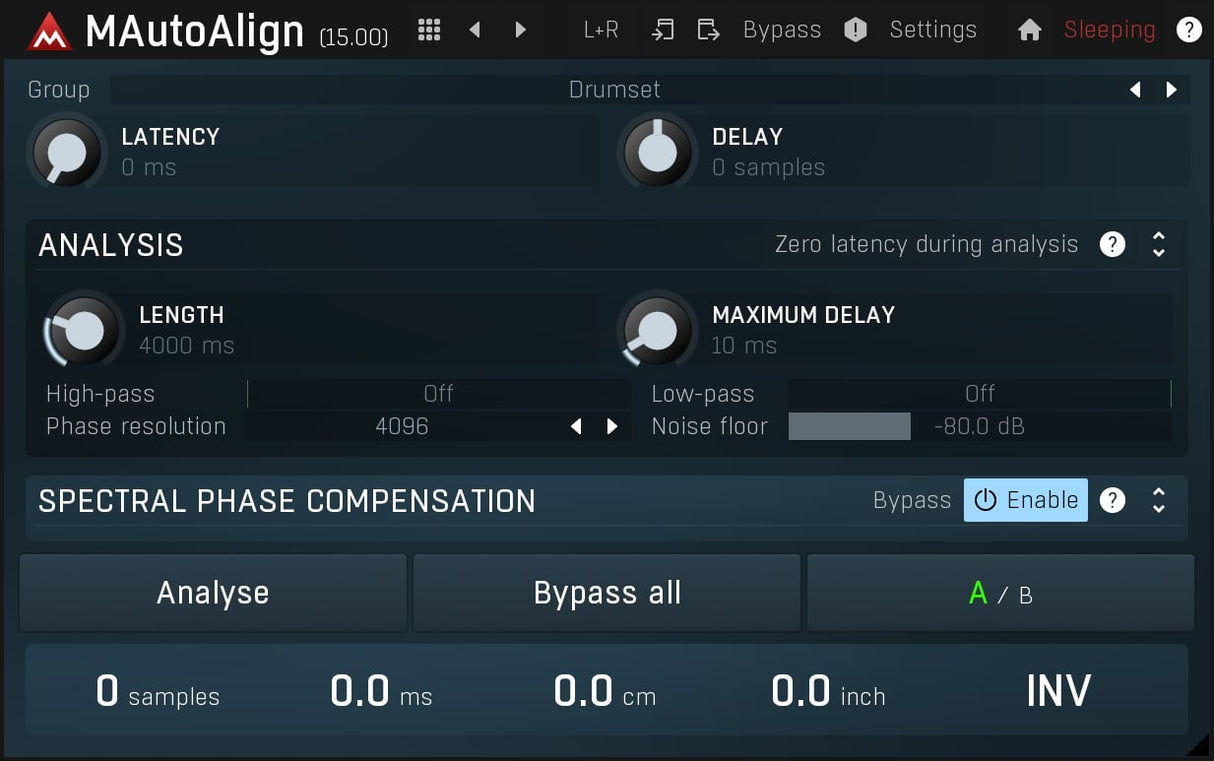This screenshot has height=761, width=1214.
Task: Decrease Phase resolution with the left arrow
Action: (576, 427)
